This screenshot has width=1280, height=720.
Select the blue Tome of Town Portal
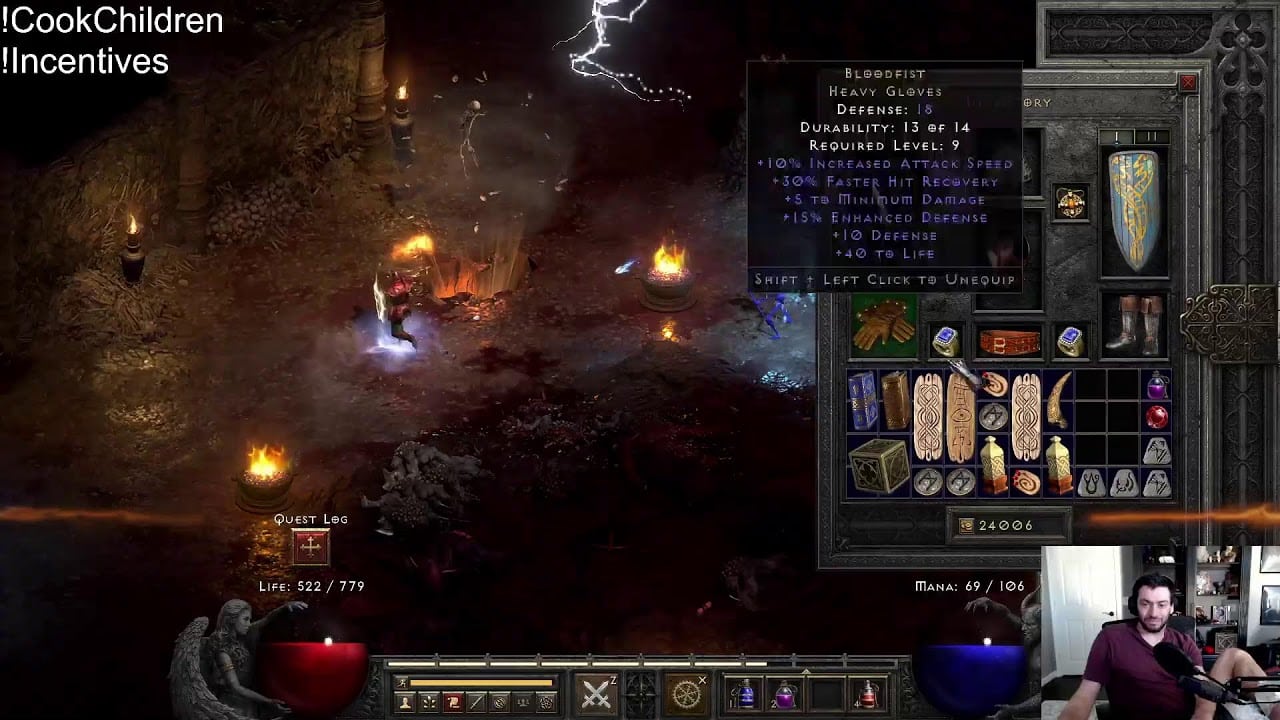click(864, 400)
